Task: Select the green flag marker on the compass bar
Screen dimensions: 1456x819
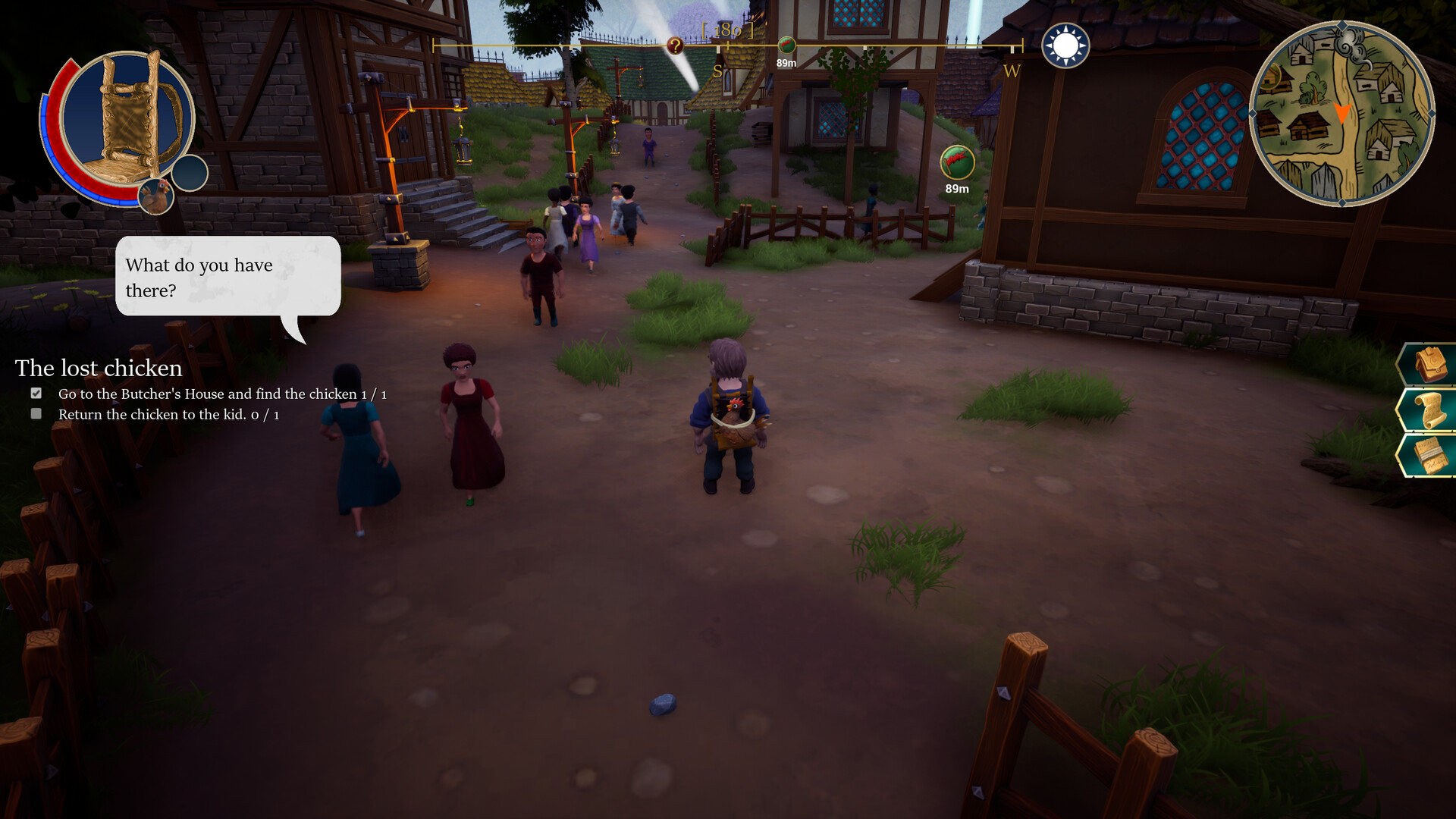Action: [x=789, y=44]
